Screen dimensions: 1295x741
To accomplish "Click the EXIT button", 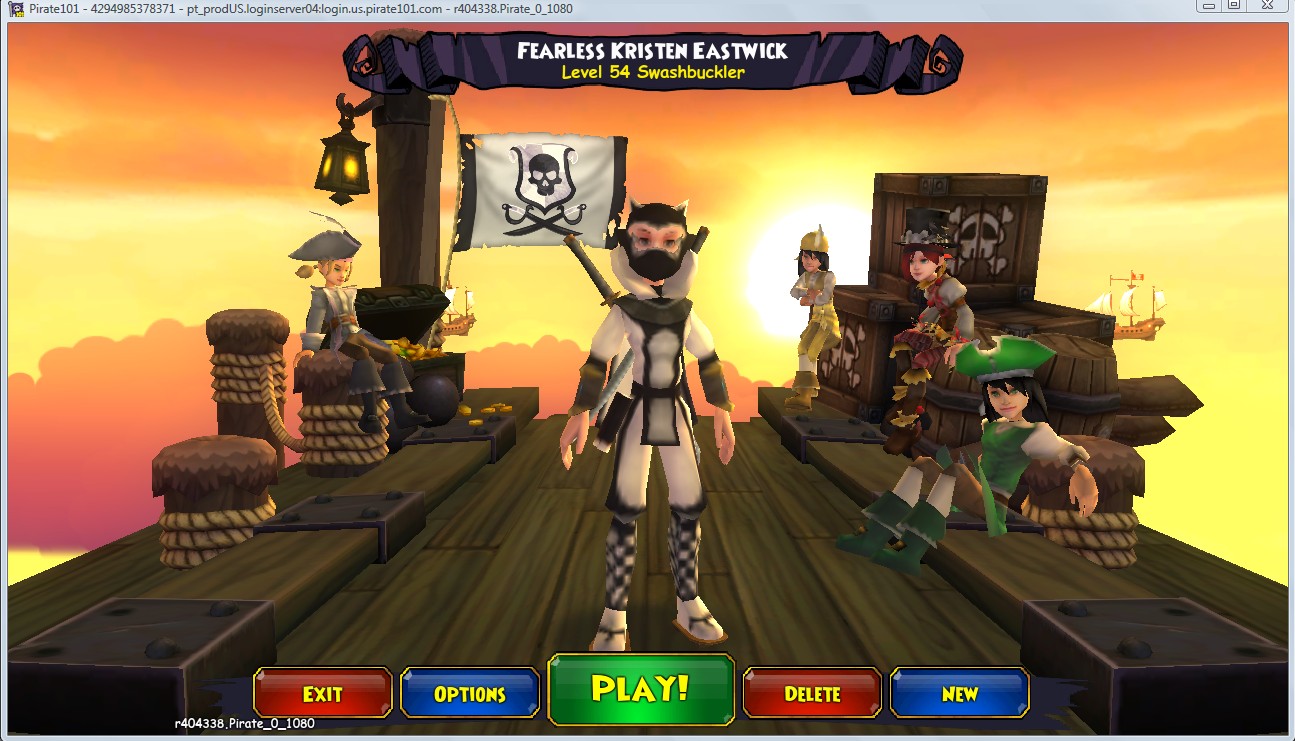I will pyautogui.click(x=321, y=691).
